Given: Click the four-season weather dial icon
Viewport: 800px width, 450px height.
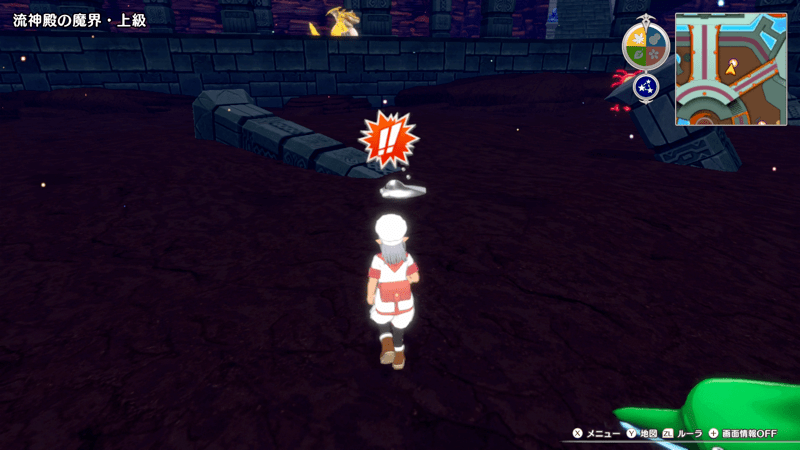Looking at the screenshot, I should click(646, 46).
